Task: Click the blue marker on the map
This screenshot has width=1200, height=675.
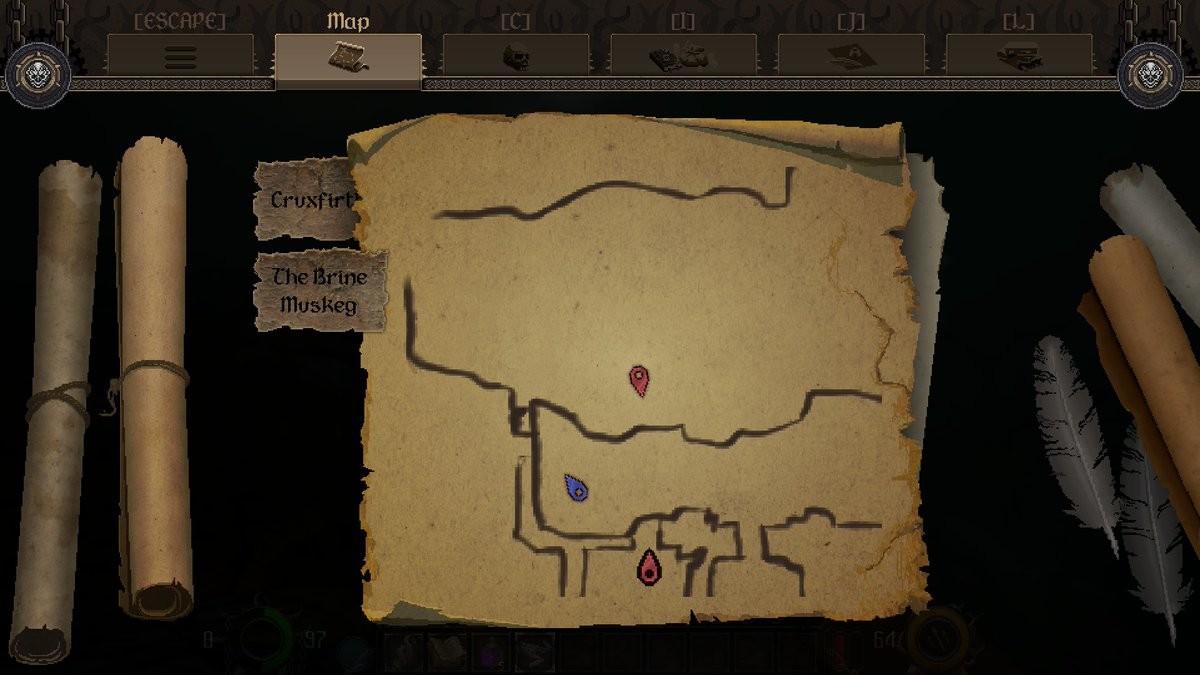Action: [x=576, y=488]
